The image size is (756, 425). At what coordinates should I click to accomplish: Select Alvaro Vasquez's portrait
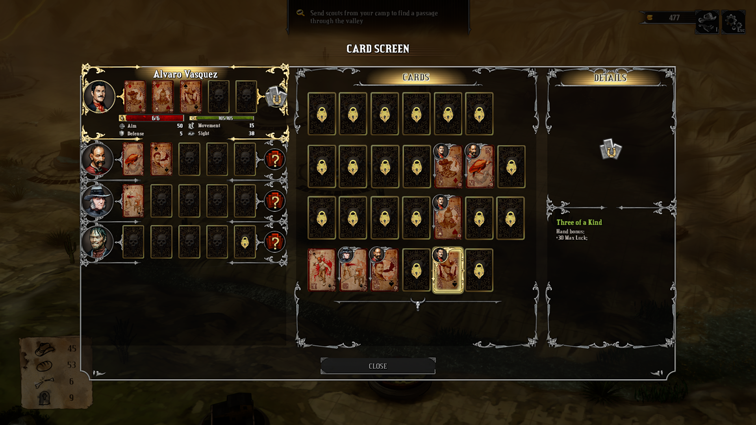[99, 97]
